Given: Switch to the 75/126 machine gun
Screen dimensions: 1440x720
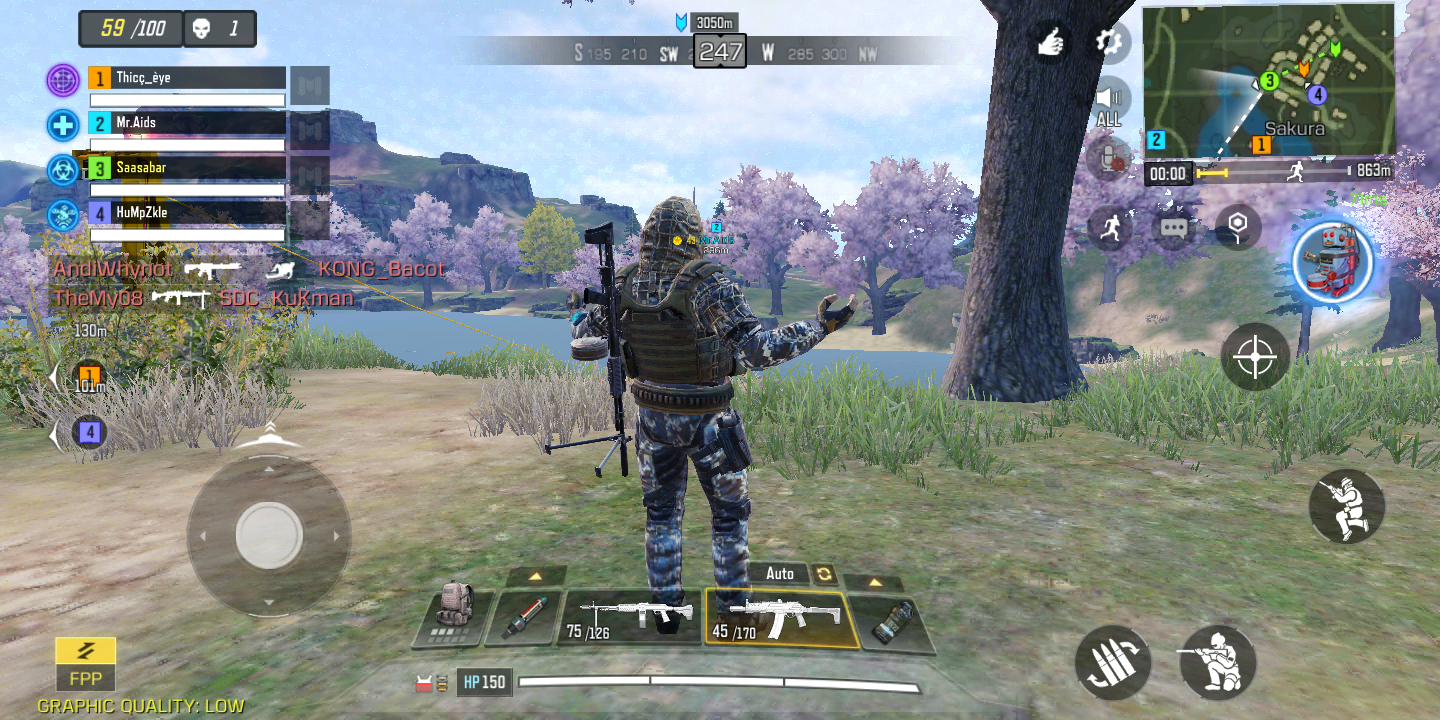Looking at the screenshot, I should [630, 616].
